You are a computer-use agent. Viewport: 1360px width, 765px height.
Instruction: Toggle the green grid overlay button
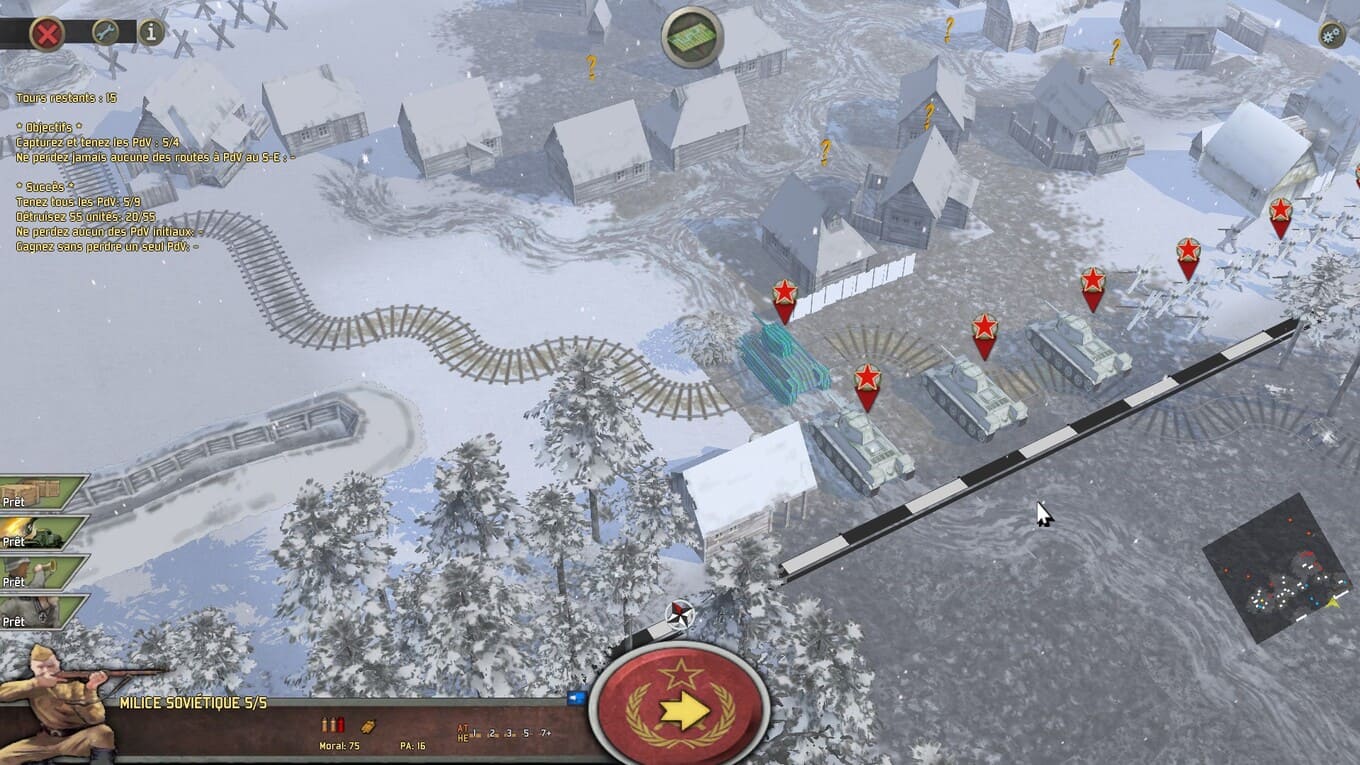[692, 37]
